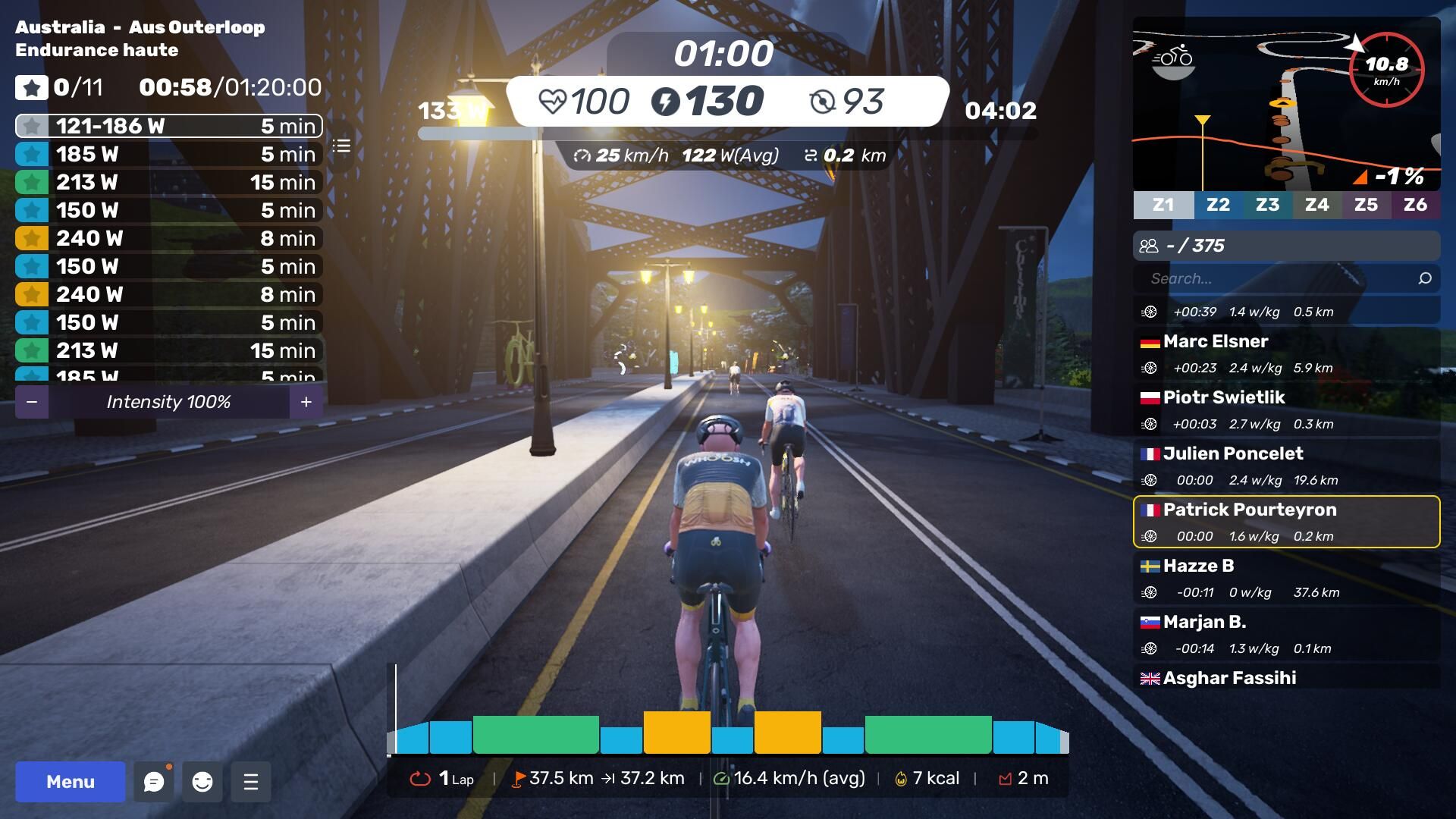
Task: Open the chat bubble messages
Action: [154, 782]
